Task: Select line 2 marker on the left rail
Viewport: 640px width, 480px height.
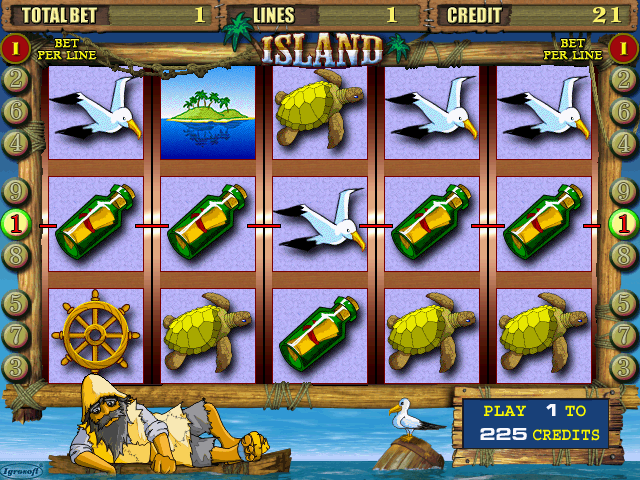Action: tap(15, 79)
